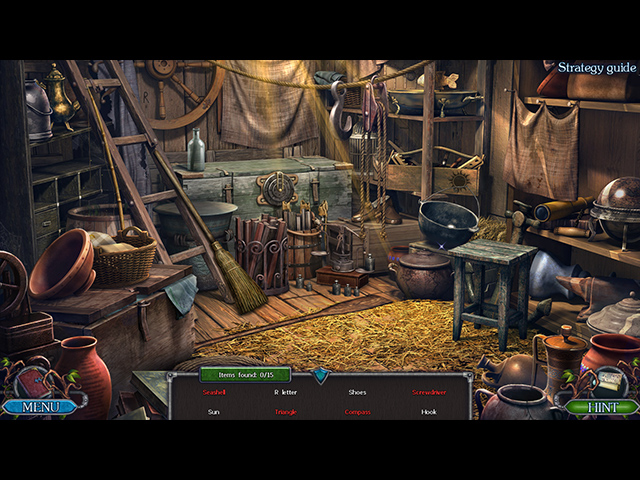
Task: Choose Triangle in the item list
Action: (x=285, y=412)
